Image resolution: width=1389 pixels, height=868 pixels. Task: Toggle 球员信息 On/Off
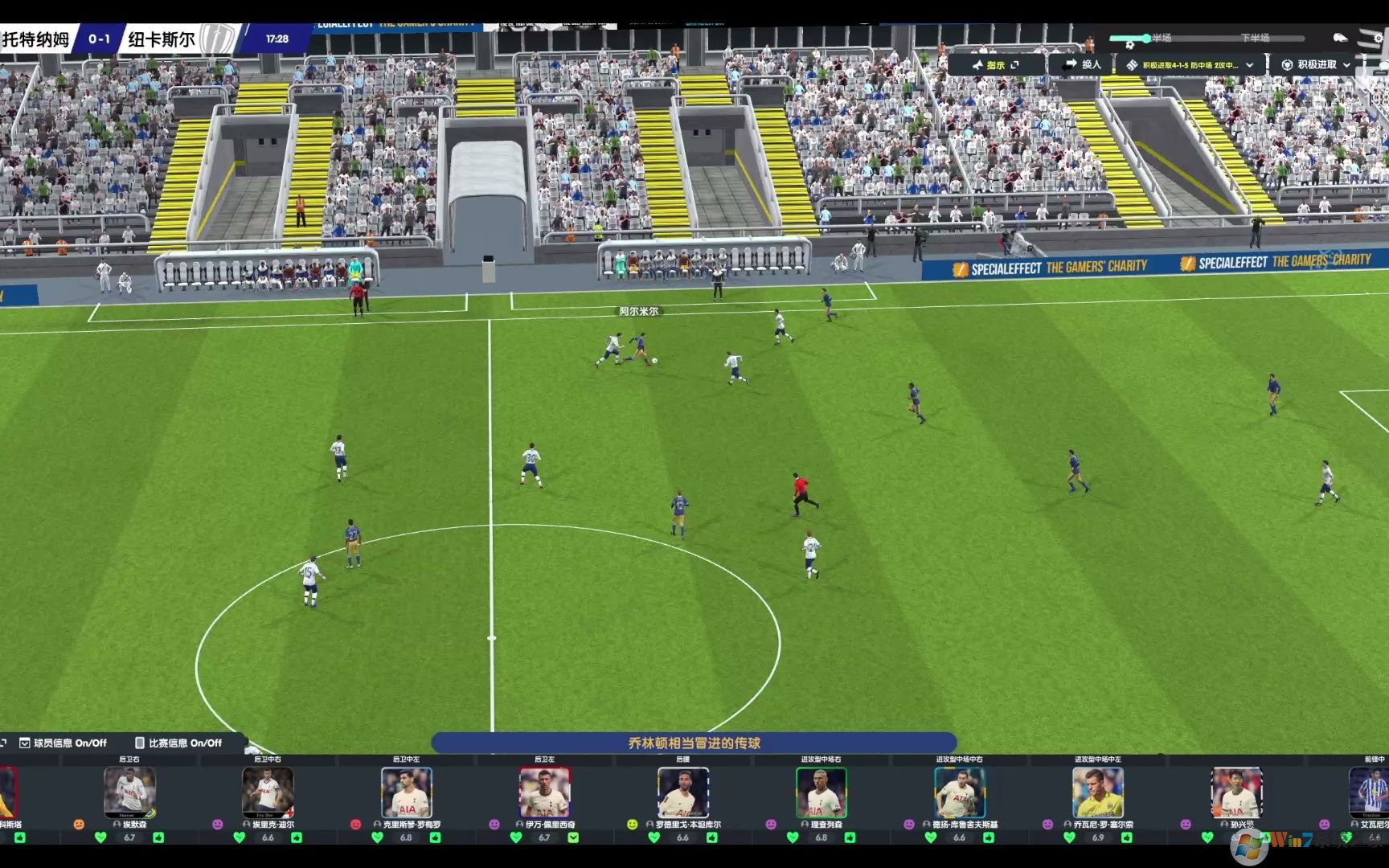(64, 743)
